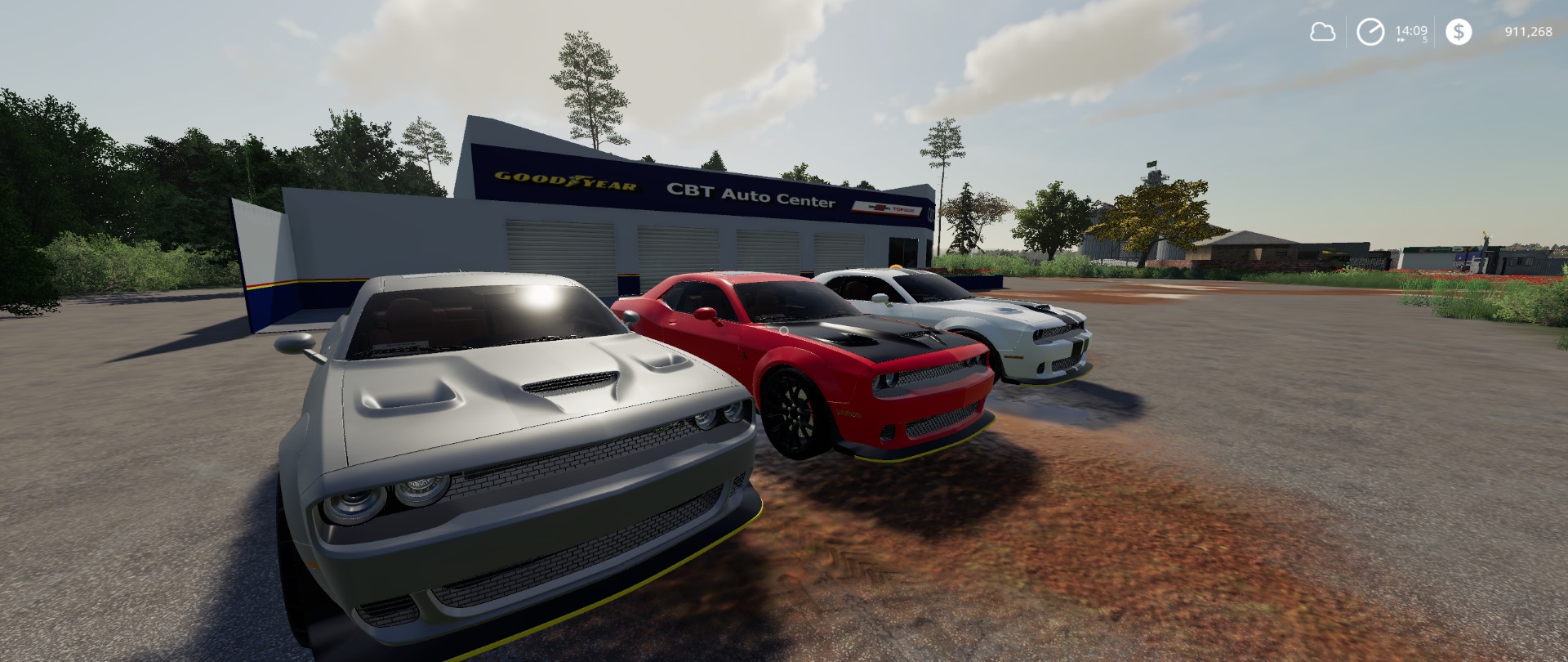Click the weather cloud icon in the HUD
This screenshot has width=1568, height=662.
tap(1323, 32)
